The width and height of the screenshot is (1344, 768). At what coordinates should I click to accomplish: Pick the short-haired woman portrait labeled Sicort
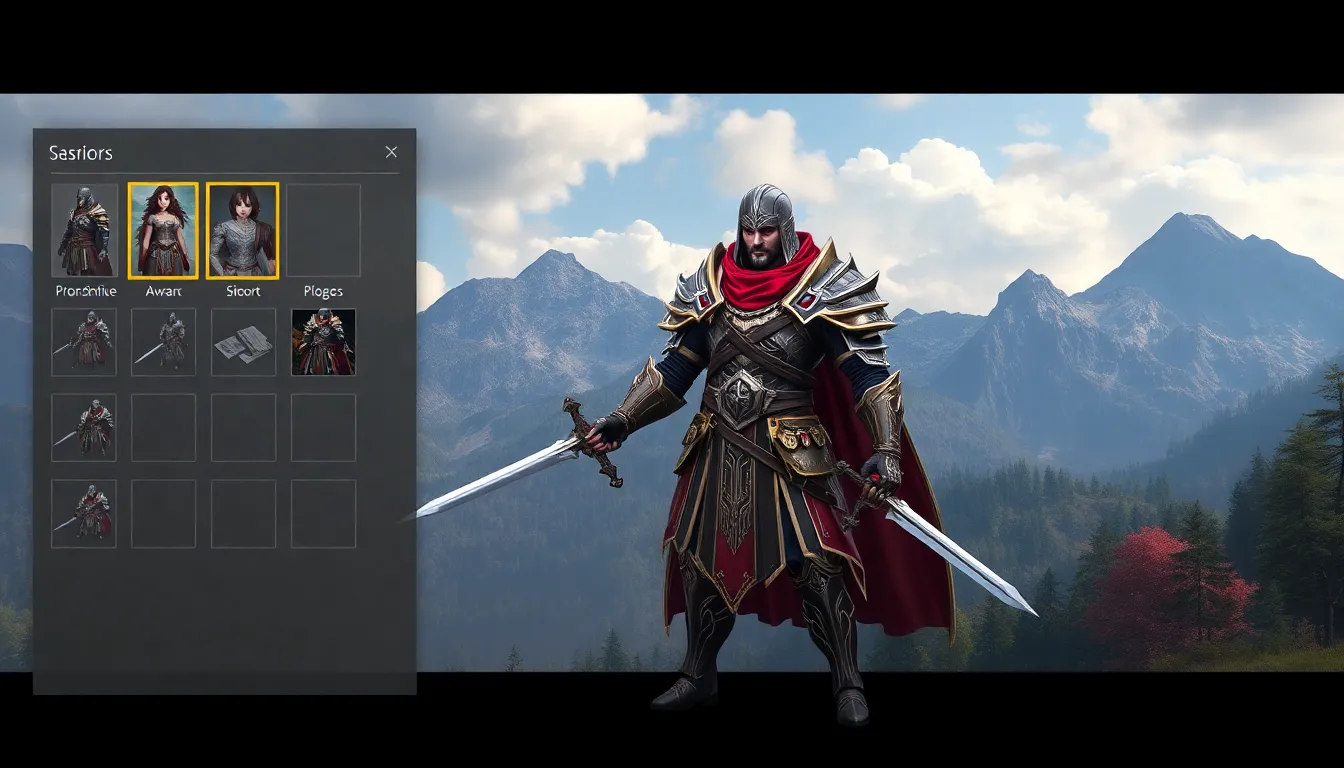click(x=242, y=230)
